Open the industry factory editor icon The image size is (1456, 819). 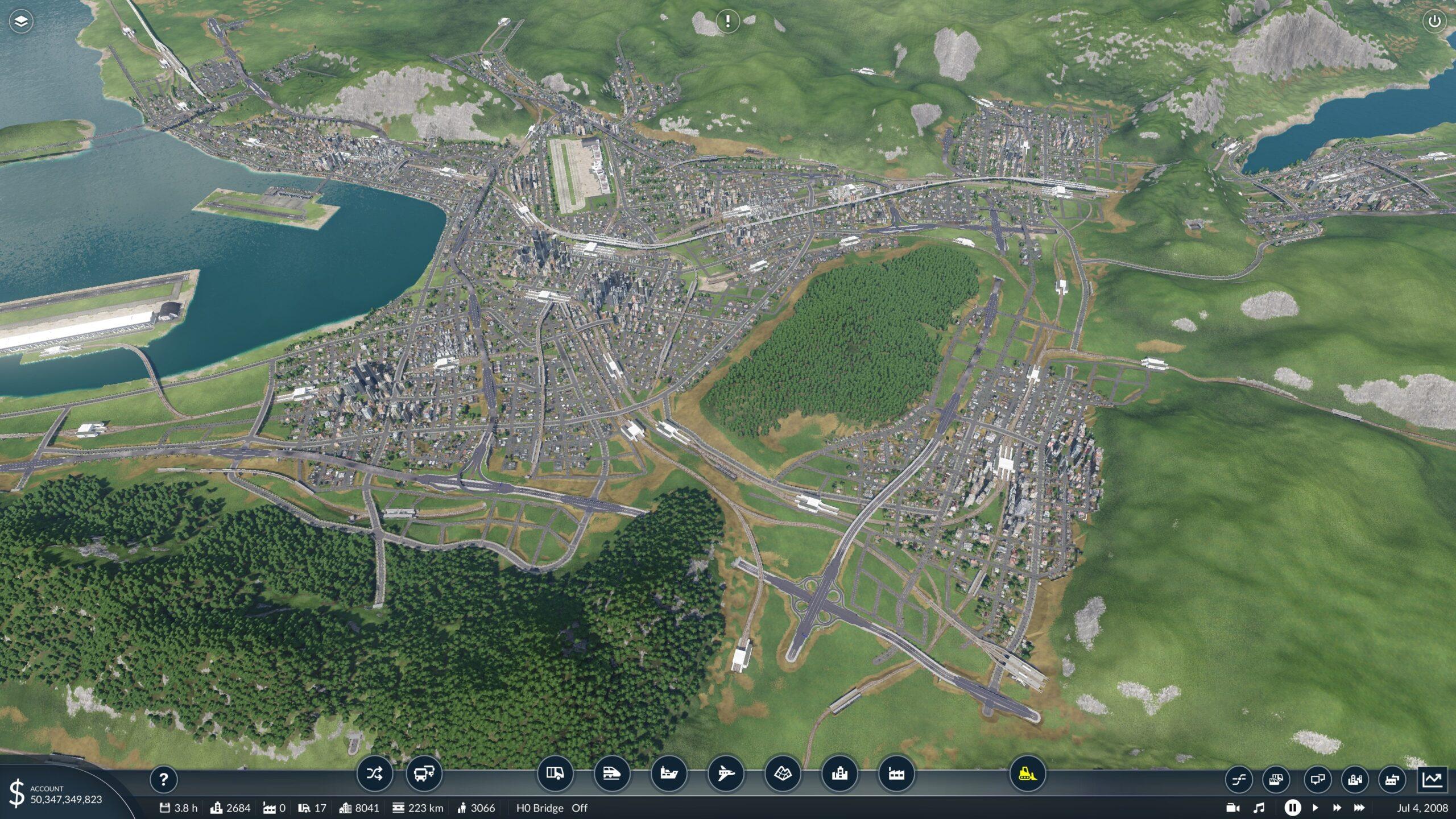tap(896, 773)
